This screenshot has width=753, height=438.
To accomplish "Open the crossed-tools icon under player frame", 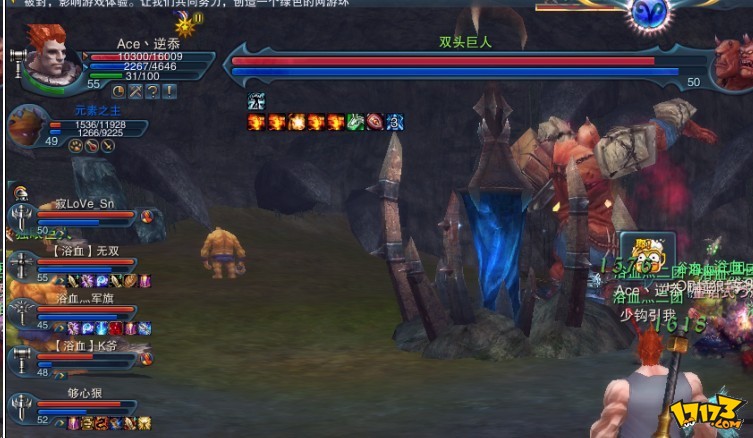I will [135, 91].
